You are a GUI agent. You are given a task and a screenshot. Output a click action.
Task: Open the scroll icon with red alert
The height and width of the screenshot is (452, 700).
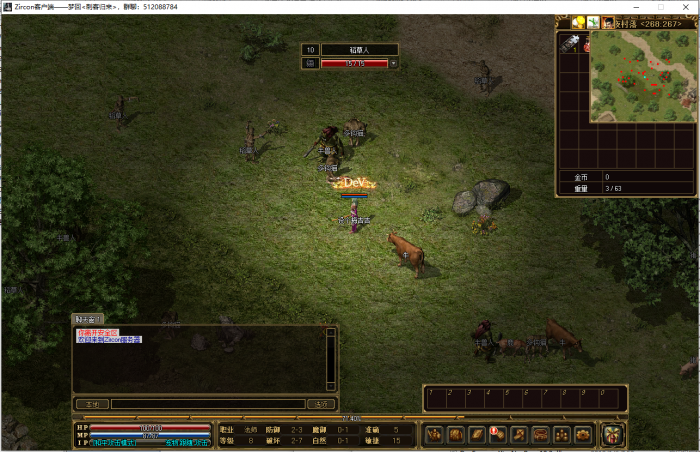point(497,435)
